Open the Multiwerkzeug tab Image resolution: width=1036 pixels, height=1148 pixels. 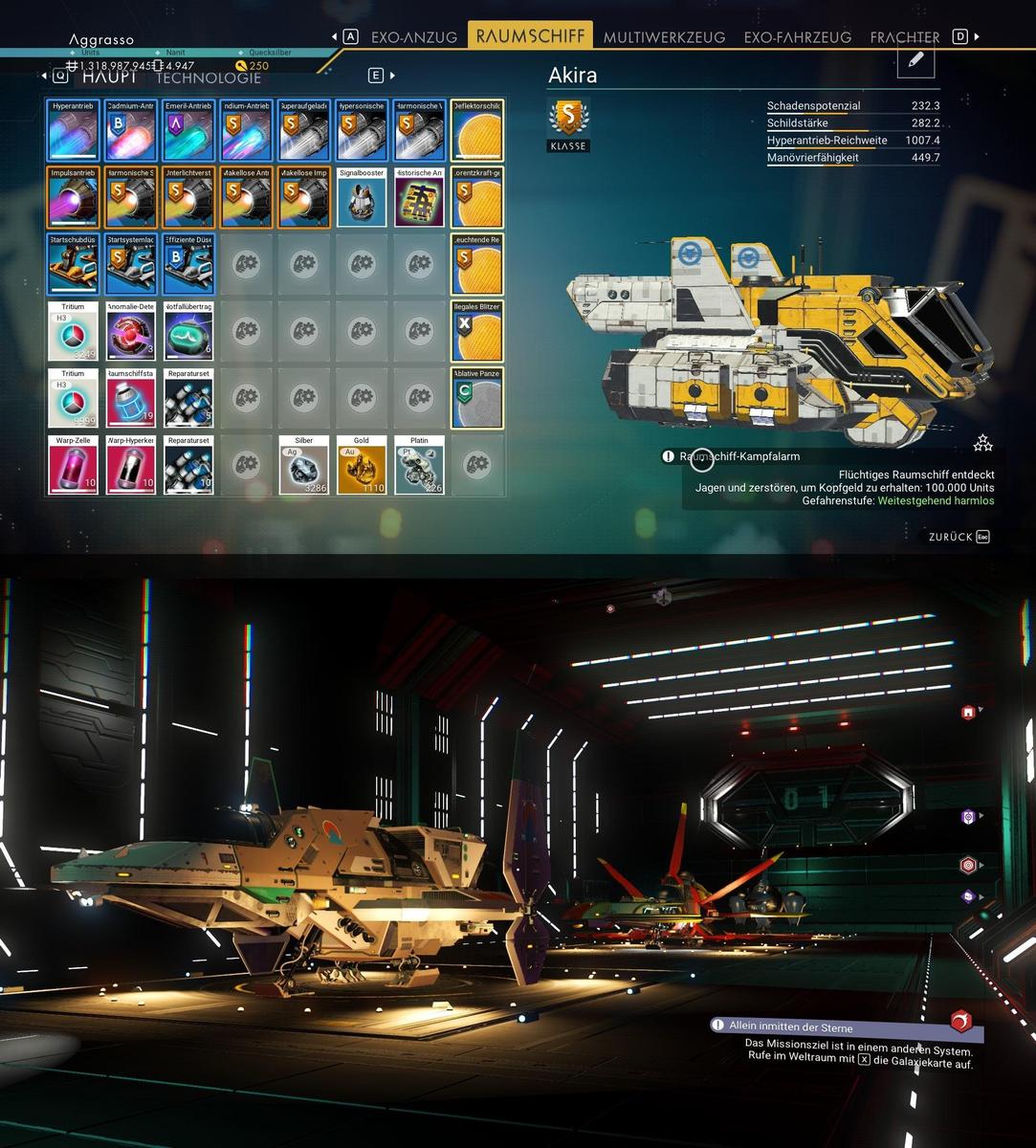[663, 37]
